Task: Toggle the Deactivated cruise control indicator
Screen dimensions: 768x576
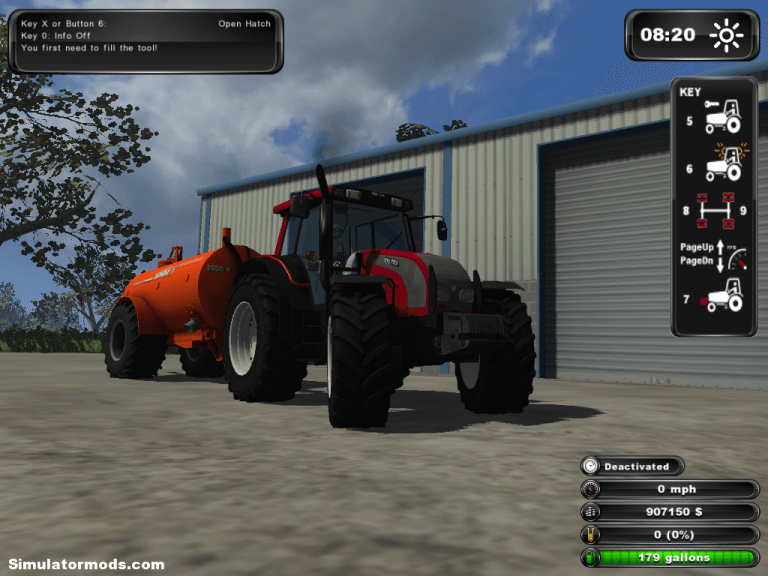Action: pyautogui.click(x=632, y=466)
